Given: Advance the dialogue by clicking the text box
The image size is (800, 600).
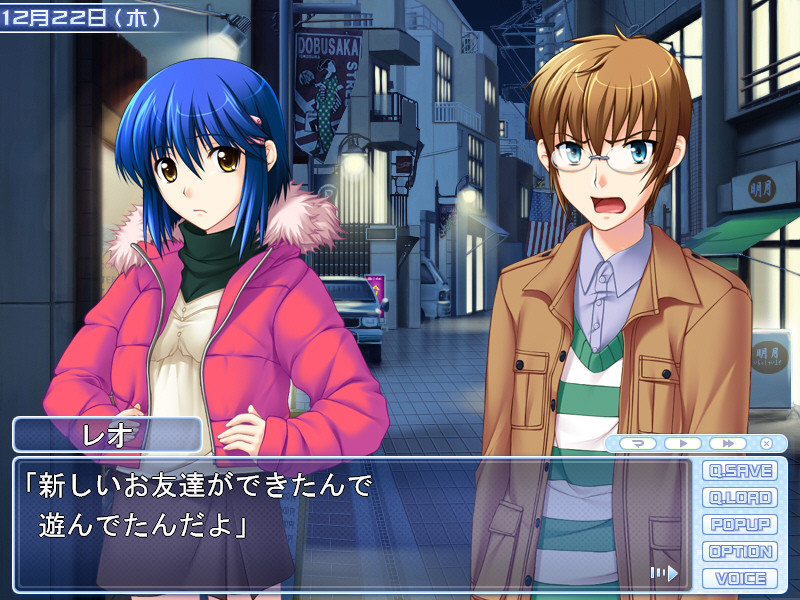Looking at the screenshot, I should coord(350,520).
